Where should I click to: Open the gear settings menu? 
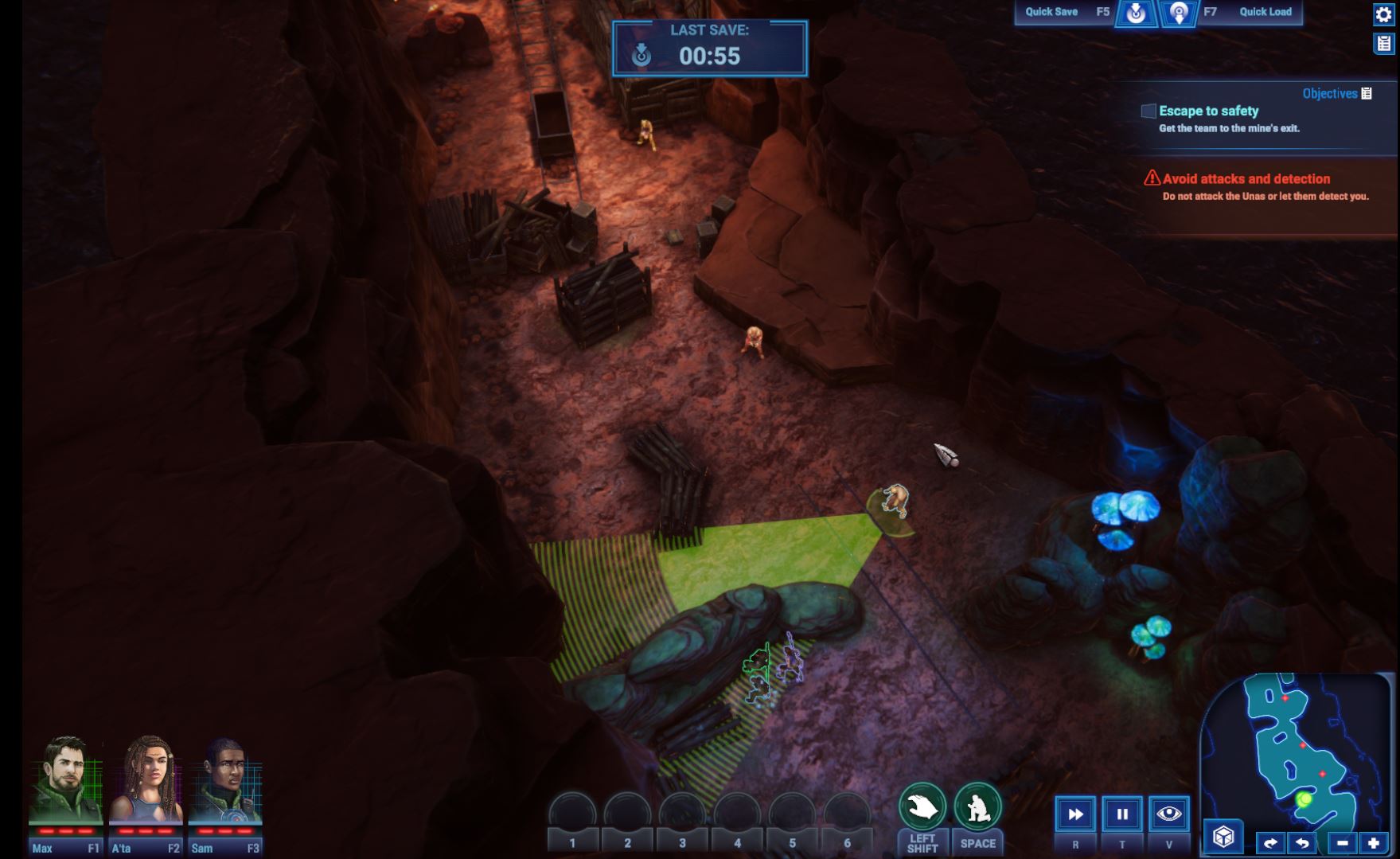(1383, 14)
